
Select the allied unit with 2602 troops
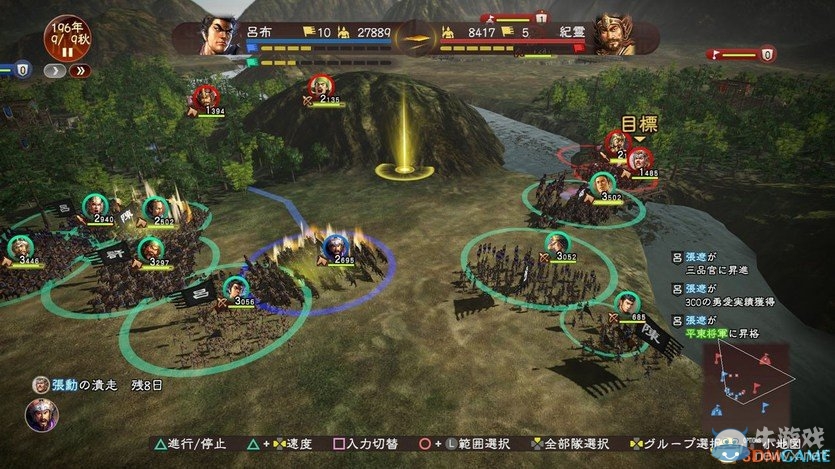(x=154, y=207)
